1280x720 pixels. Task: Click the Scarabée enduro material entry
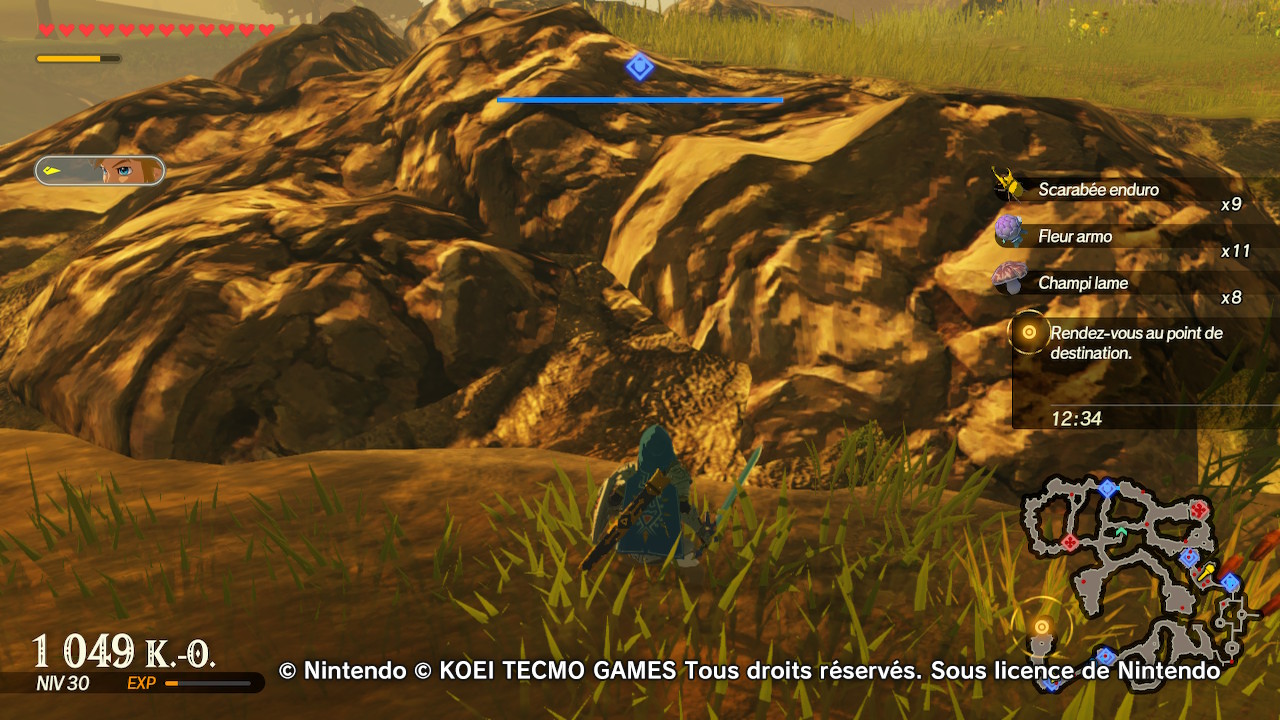click(x=1097, y=190)
